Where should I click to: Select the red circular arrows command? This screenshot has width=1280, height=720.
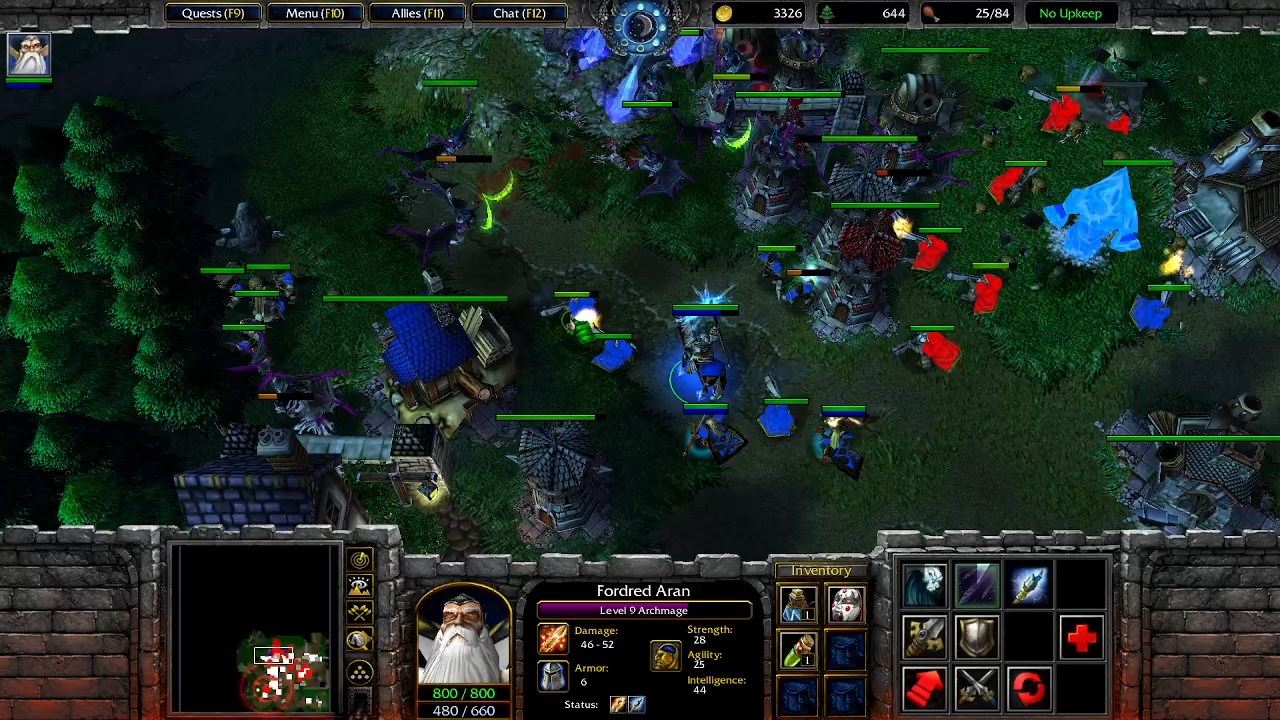coord(1029,689)
